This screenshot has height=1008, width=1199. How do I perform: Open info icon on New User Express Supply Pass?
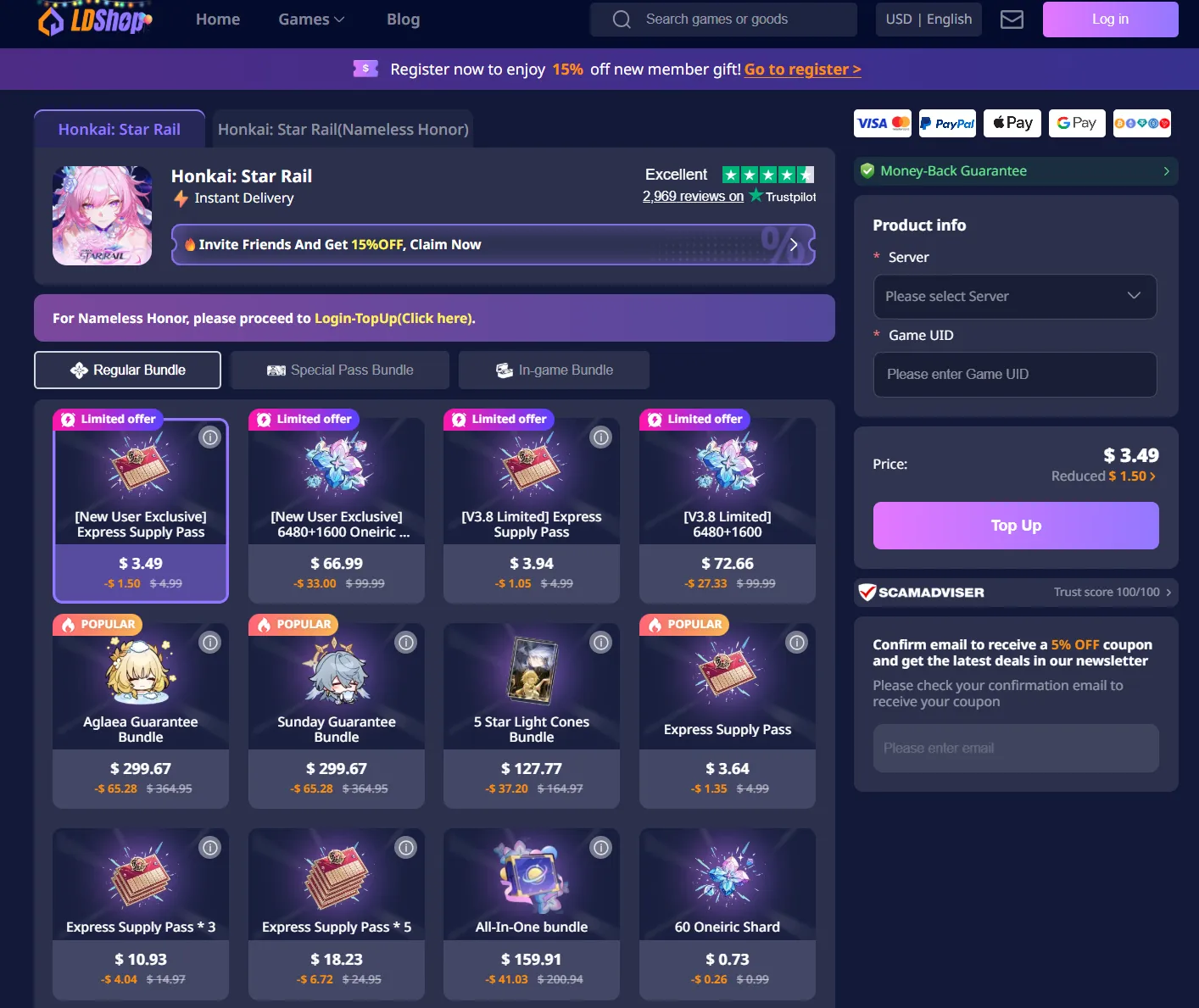209,437
